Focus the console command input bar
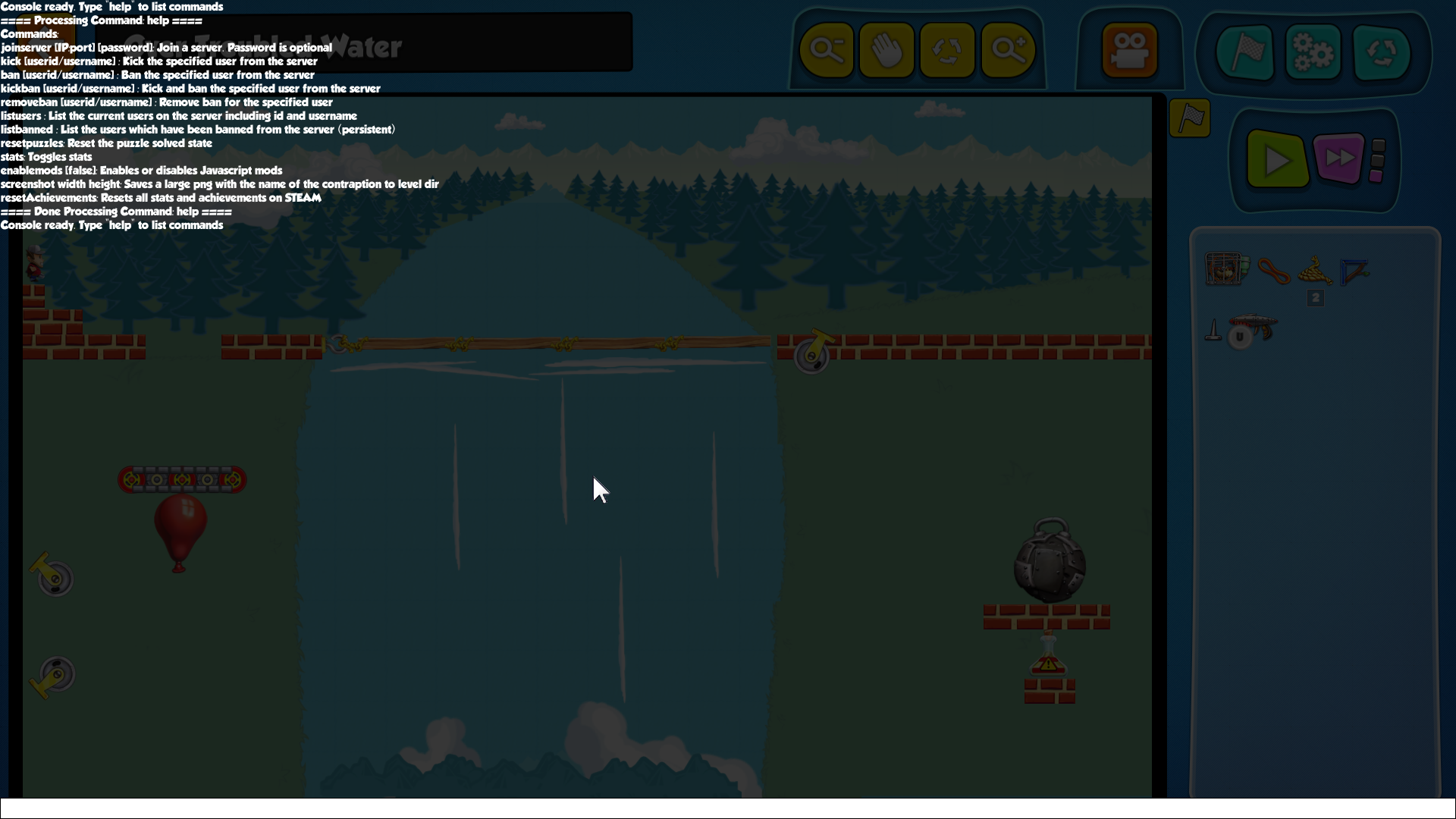The width and height of the screenshot is (1456, 819). point(728,808)
